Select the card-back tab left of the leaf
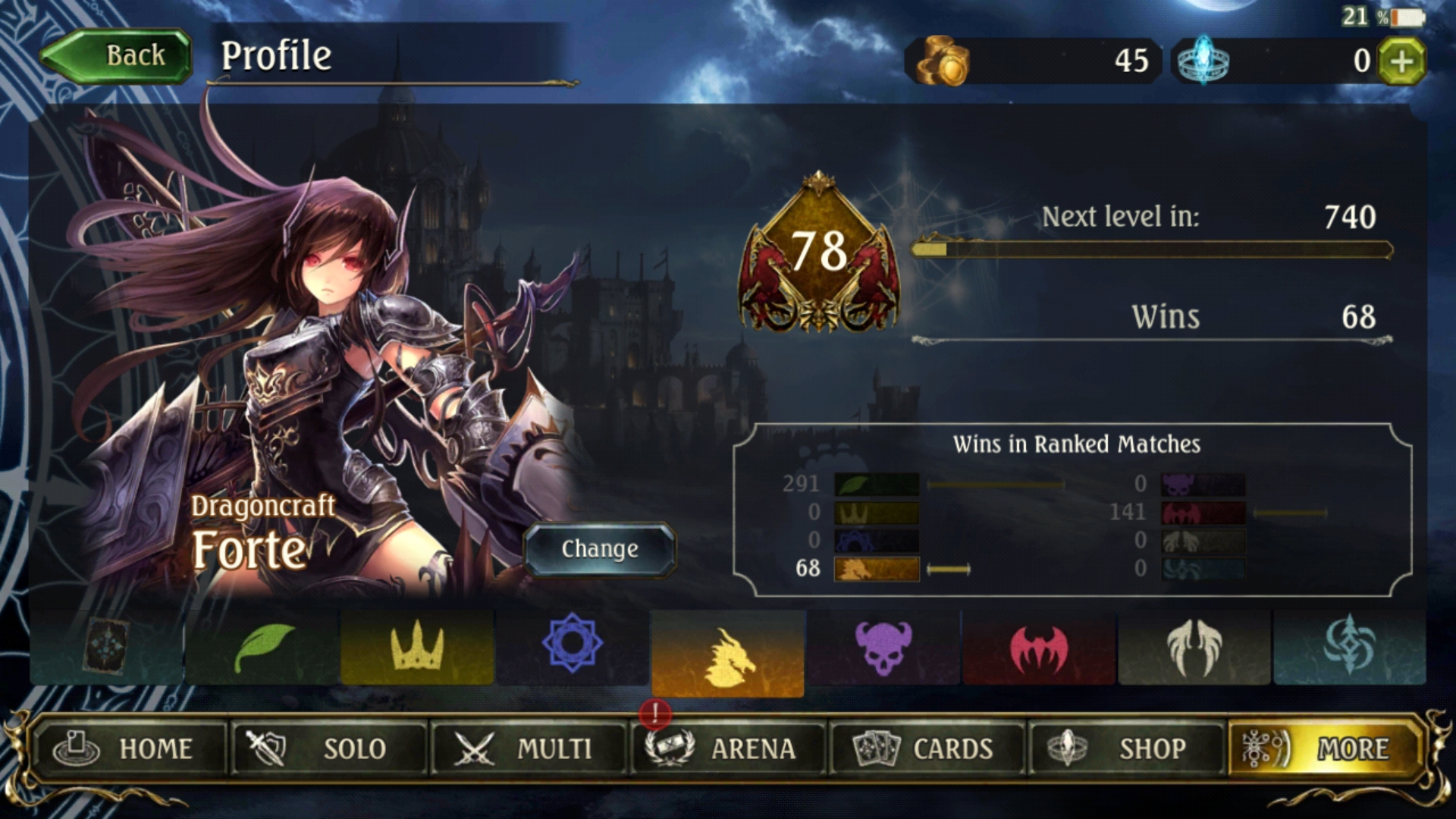This screenshot has height=819, width=1456. (x=107, y=647)
